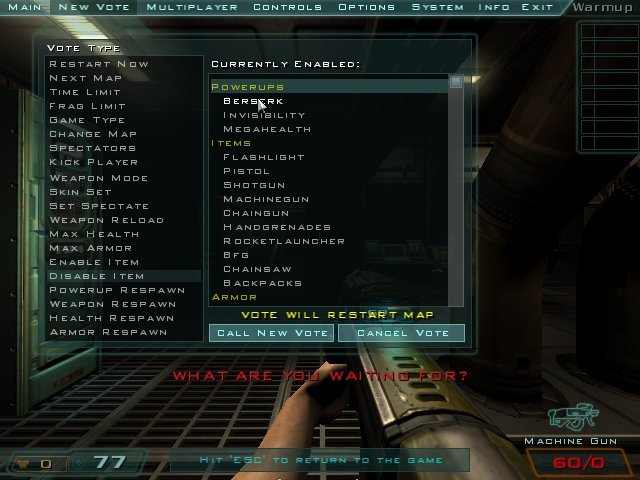Image resolution: width=640 pixels, height=480 pixels.
Task: Exit the game via Exit tab
Action: point(537,7)
